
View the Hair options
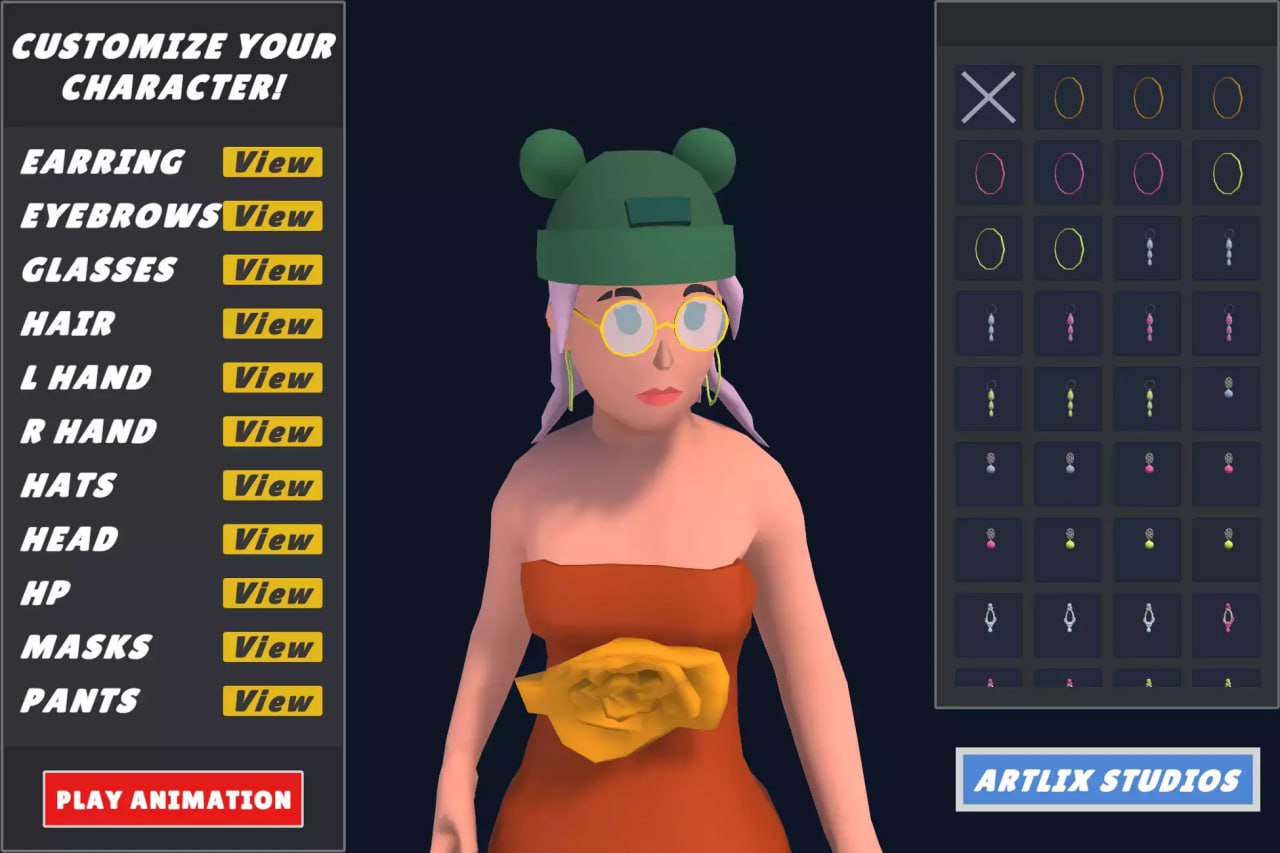[x=271, y=324]
